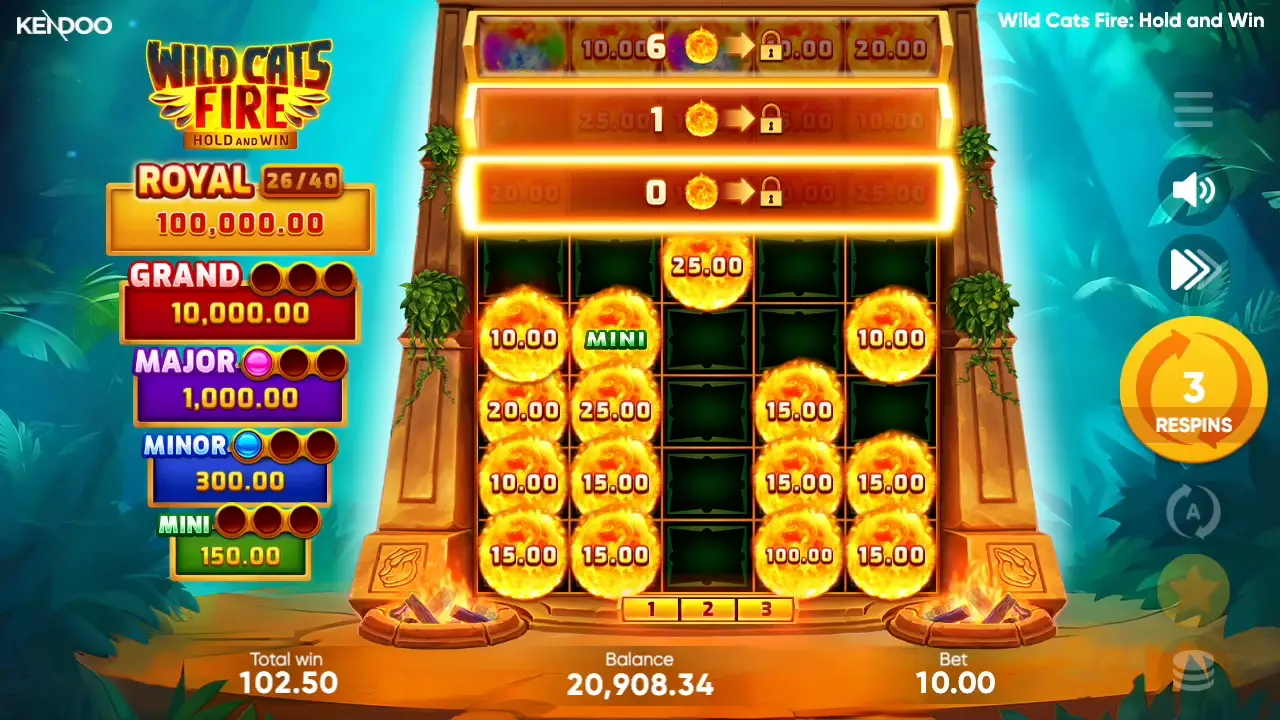This screenshot has width=1280, height=720.
Task: Enable turbo spin mode
Action: (1193, 268)
